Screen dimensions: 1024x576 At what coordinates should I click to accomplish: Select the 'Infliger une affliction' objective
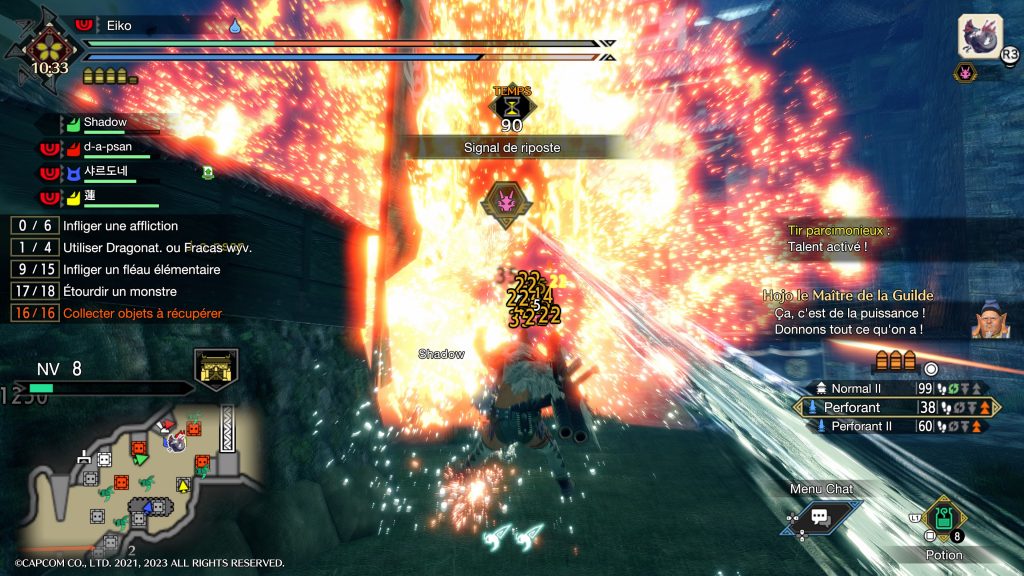coord(120,226)
